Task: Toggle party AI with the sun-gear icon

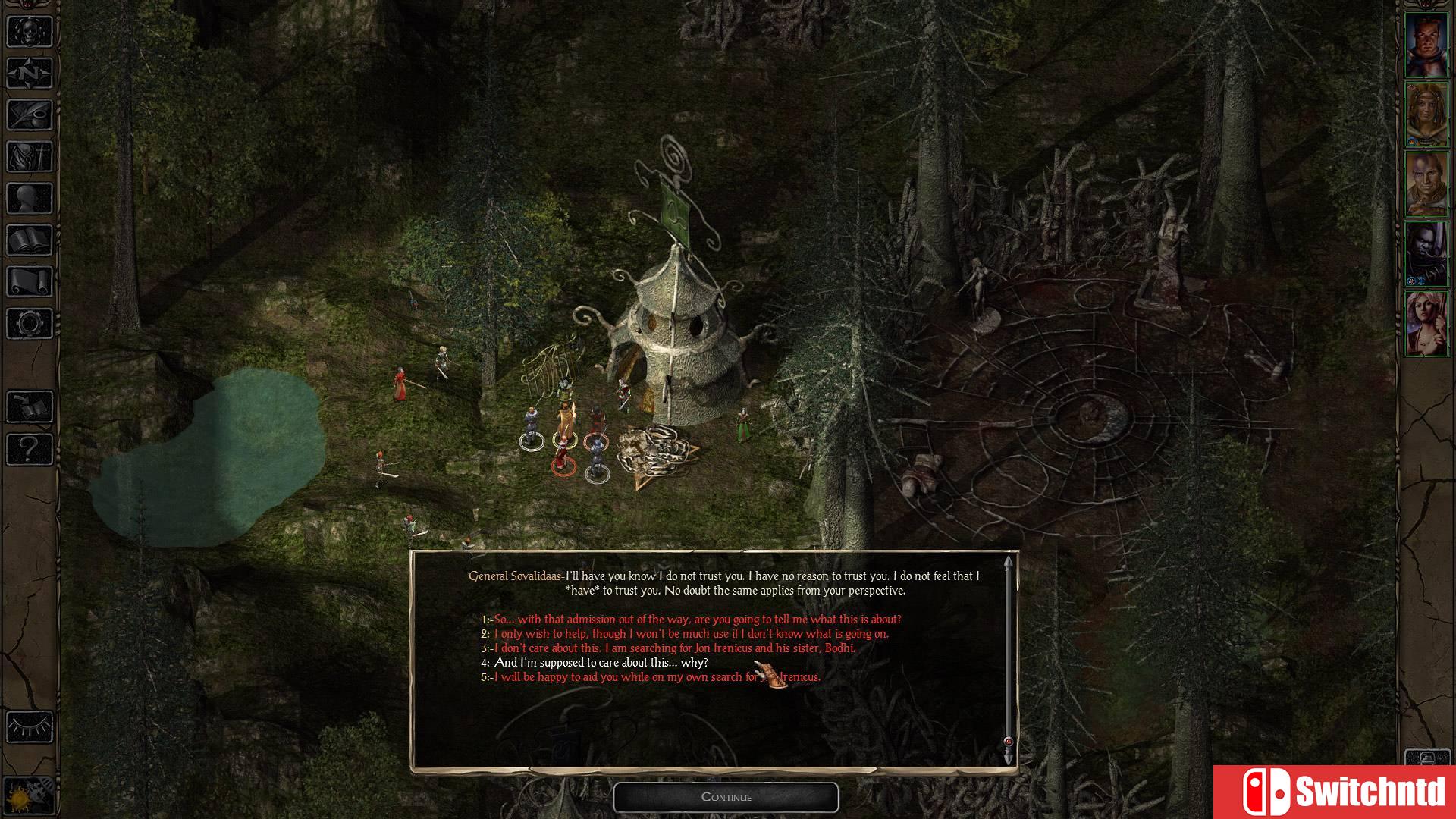Action: pyautogui.click(x=29, y=794)
